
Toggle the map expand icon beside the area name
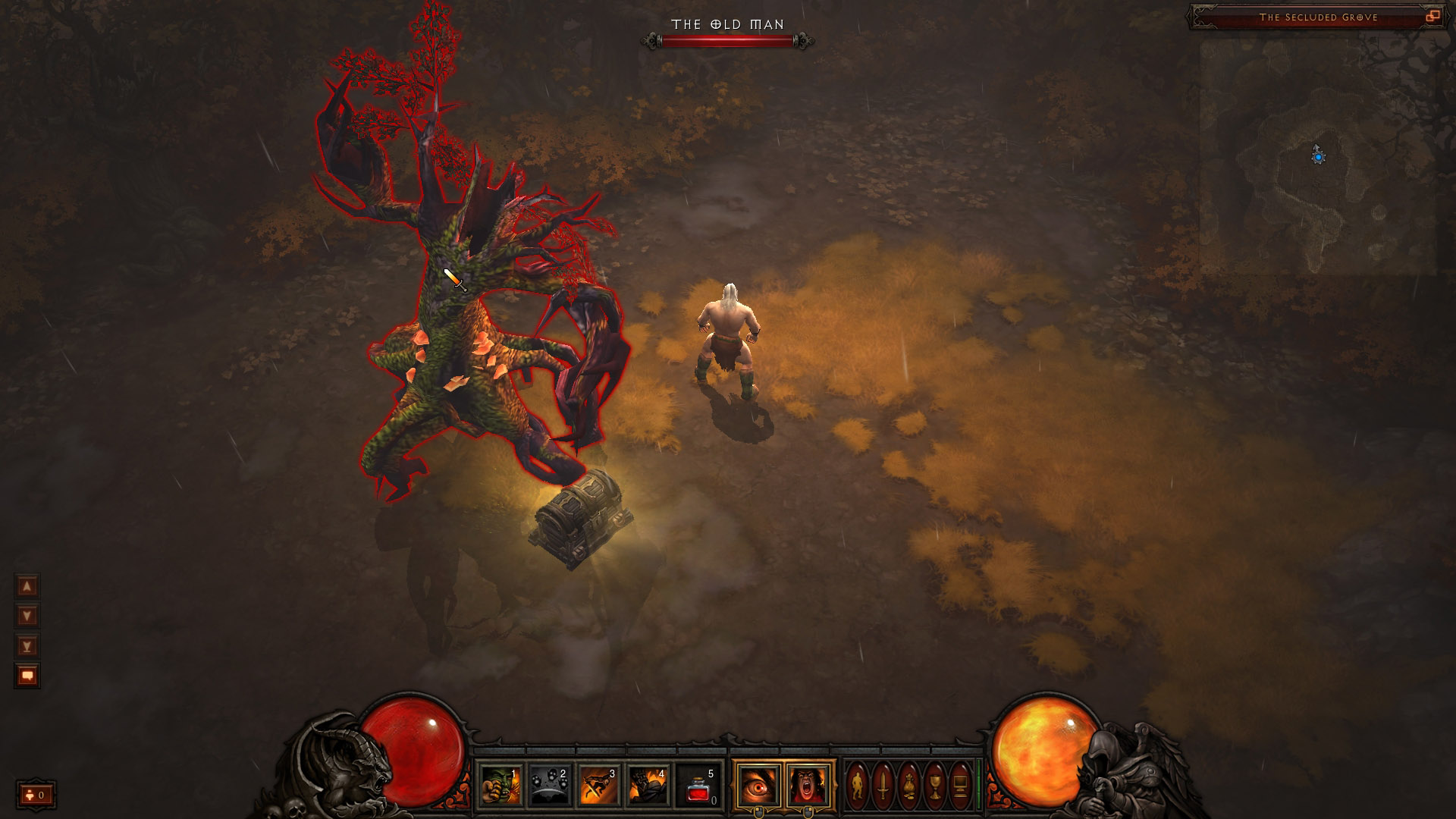(x=1432, y=17)
